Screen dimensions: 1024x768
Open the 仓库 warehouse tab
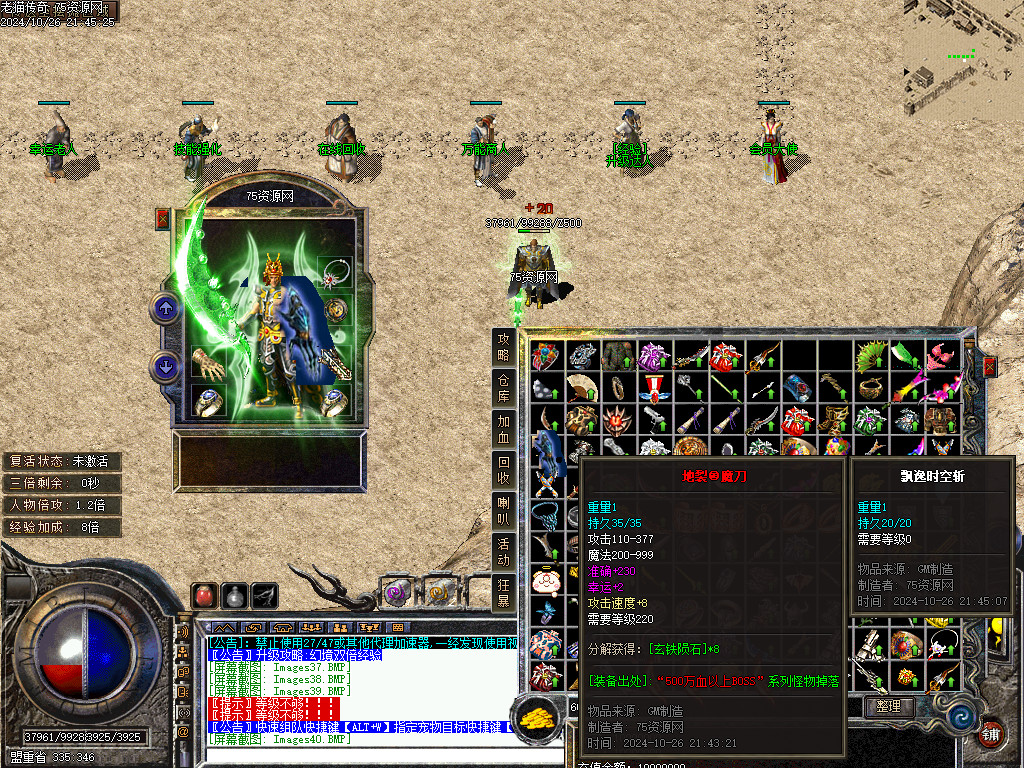[x=504, y=389]
